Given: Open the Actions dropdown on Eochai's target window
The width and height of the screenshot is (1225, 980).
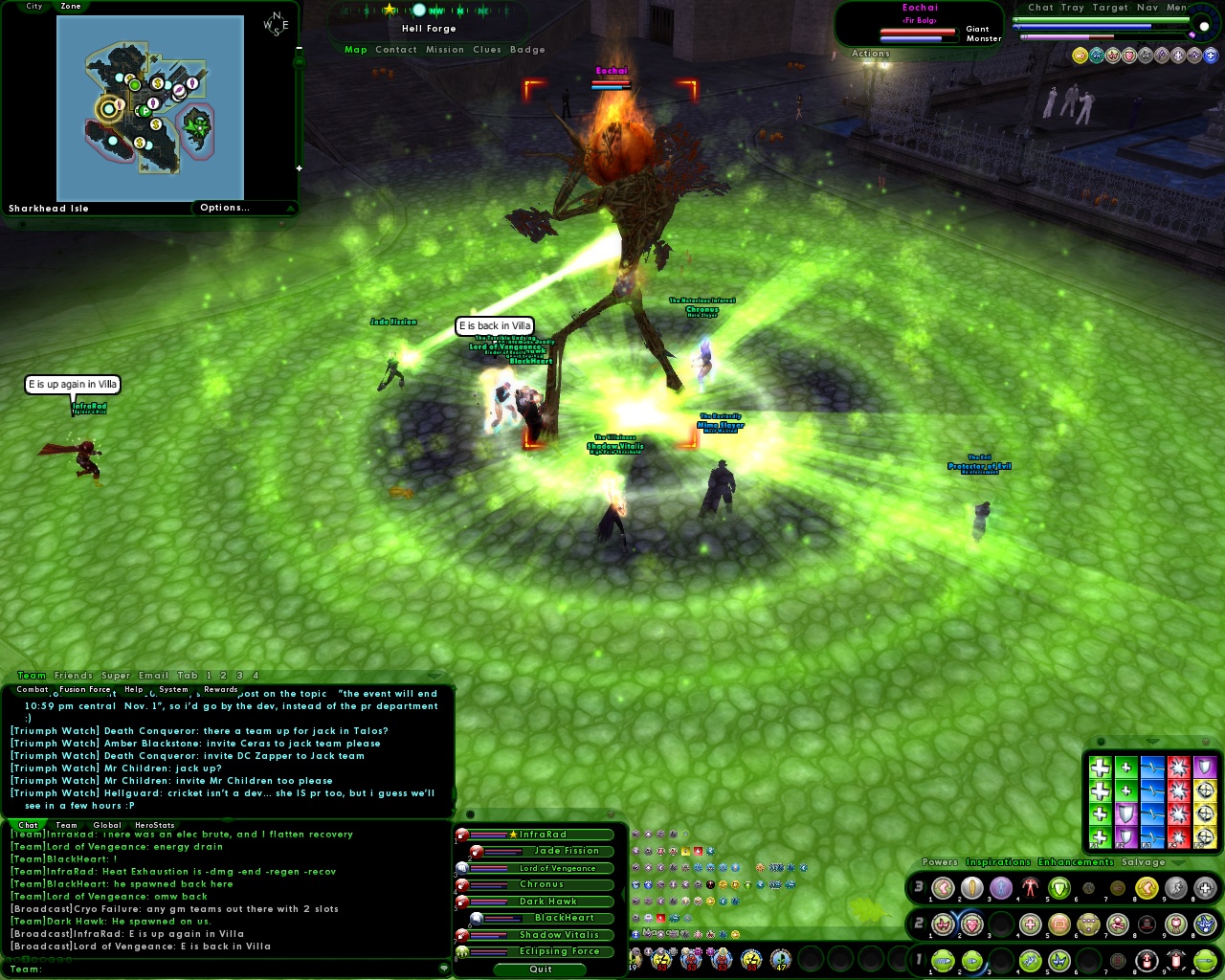Looking at the screenshot, I should tap(870, 54).
